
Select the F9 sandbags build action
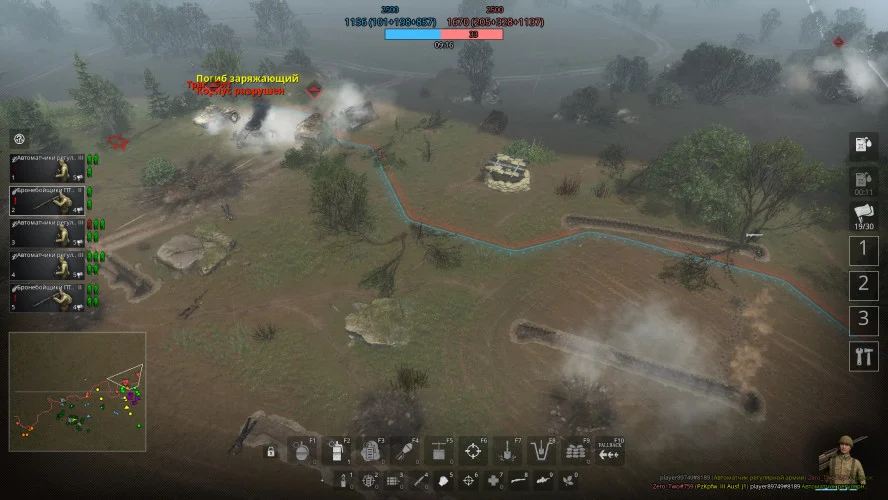tap(575, 451)
